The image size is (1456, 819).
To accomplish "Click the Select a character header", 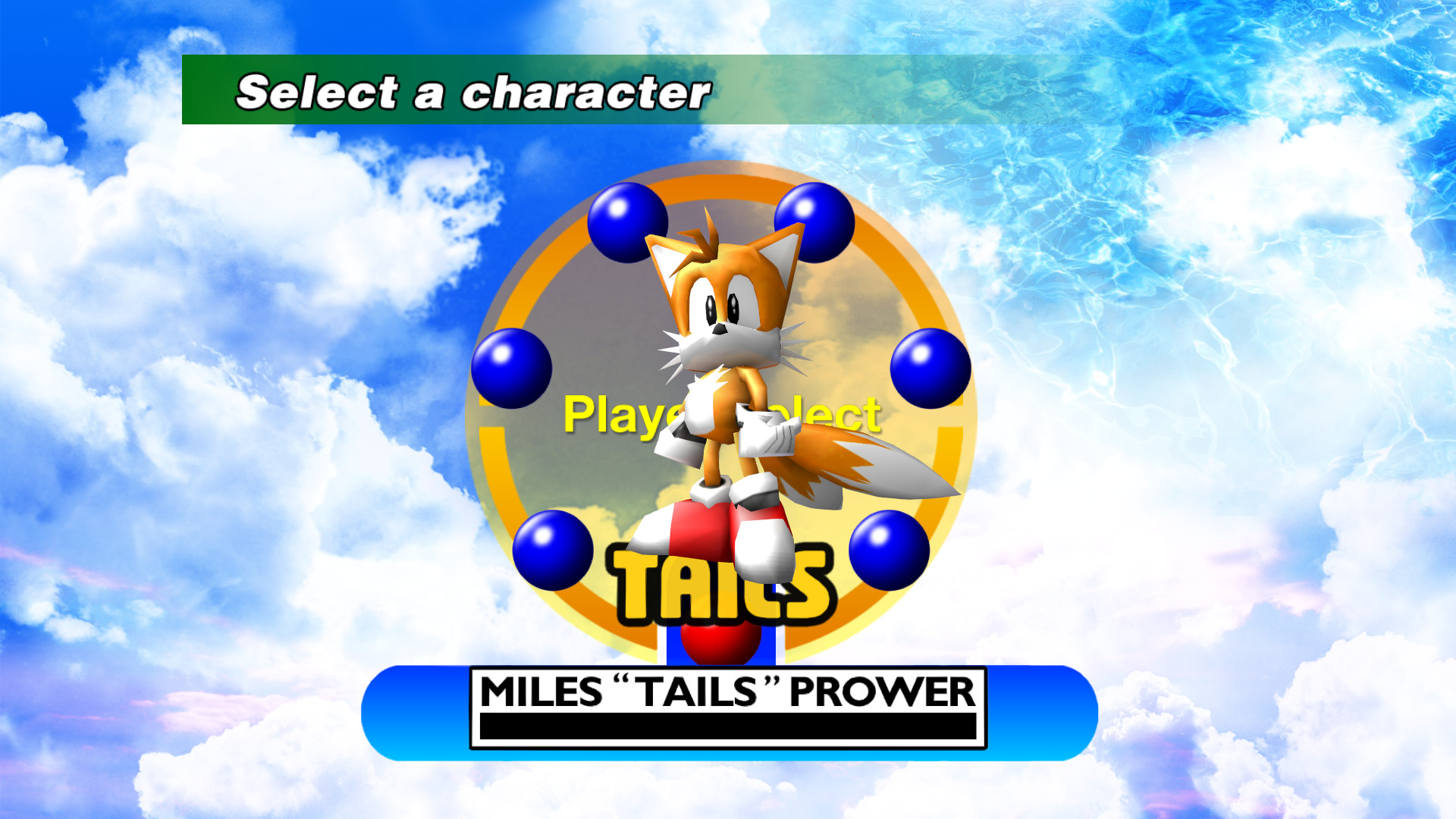I will point(470,91).
